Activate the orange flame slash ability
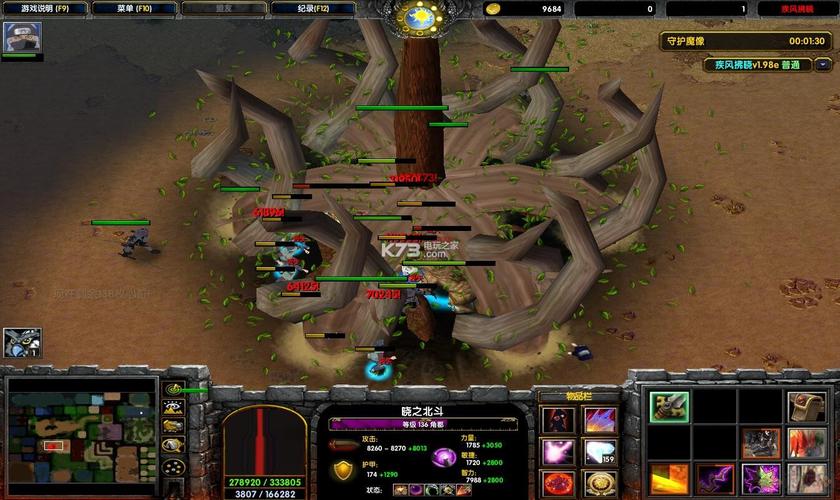Image resolution: width=840 pixels, height=500 pixels. [x=669, y=478]
